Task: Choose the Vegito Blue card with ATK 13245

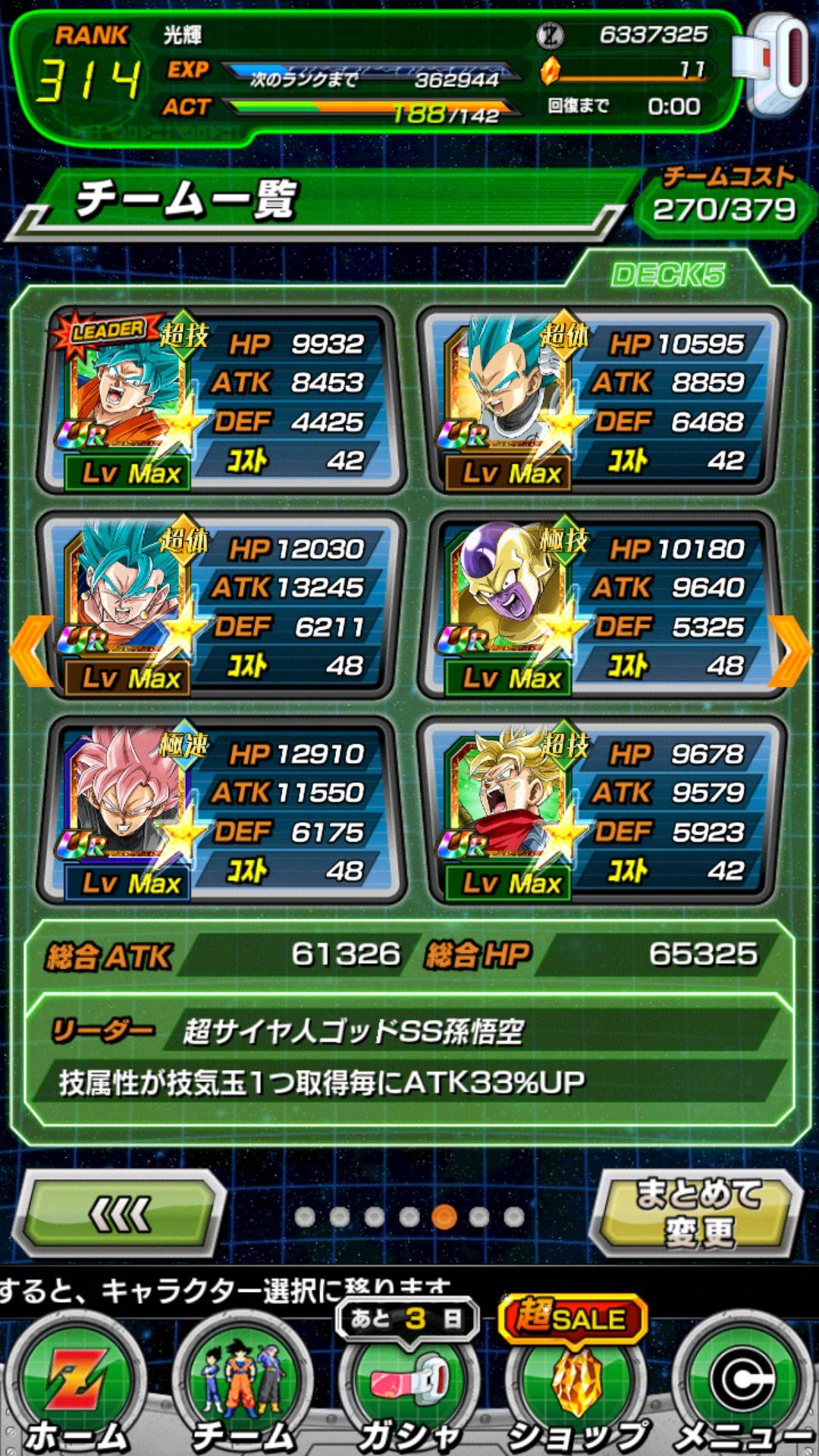Action: point(220,605)
